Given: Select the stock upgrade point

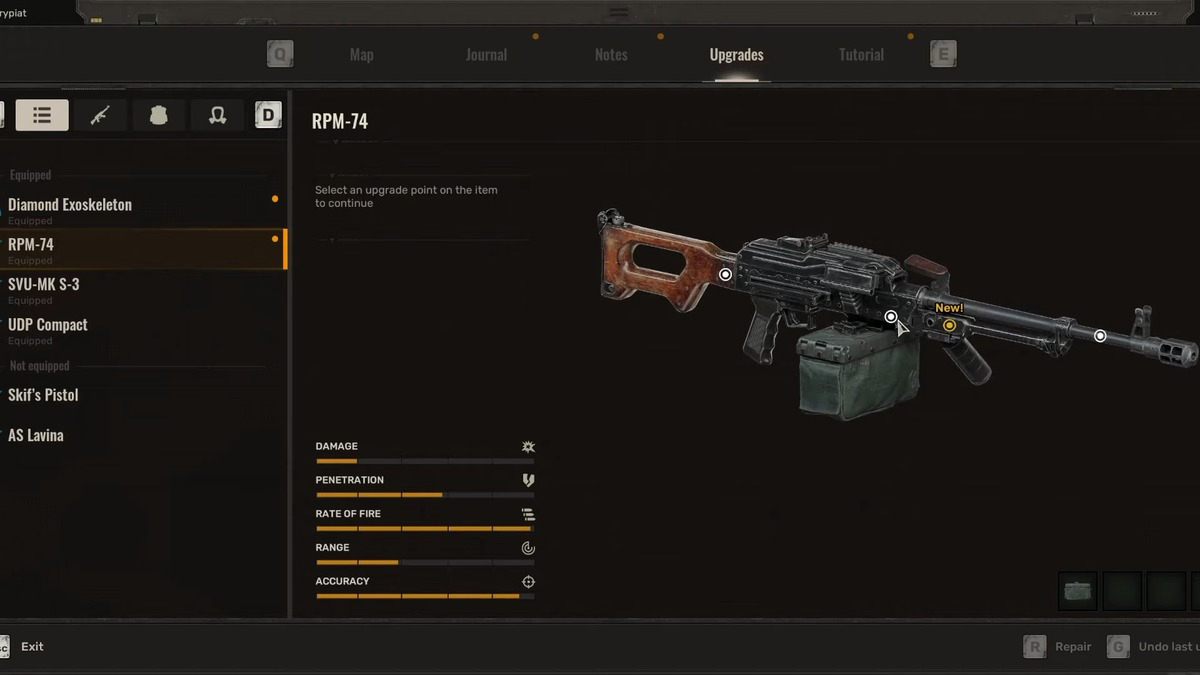Looking at the screenshot, I should point(726,274).
